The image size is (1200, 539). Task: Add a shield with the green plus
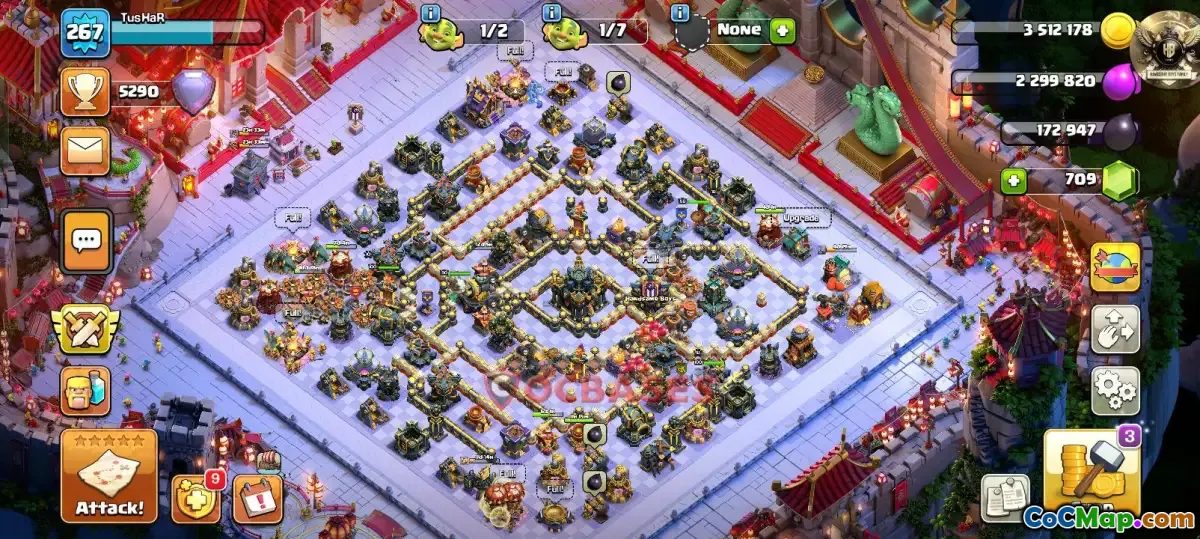point(782,30)
